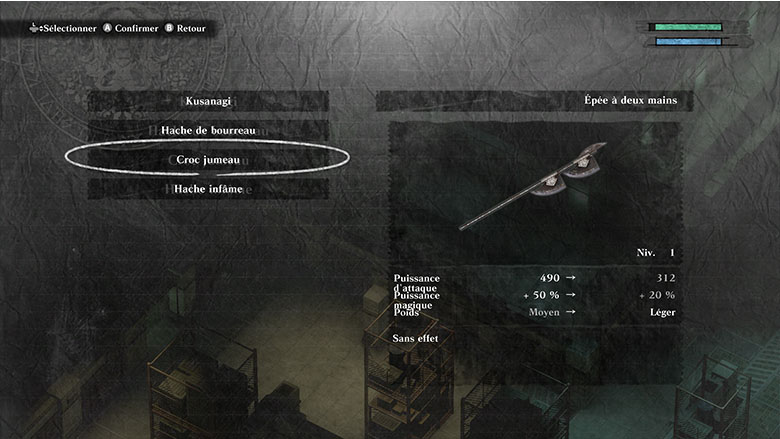Pick the Croc jumeau weapon entry
This screenshot has height=439, width=780.
(x=208, y=159)
